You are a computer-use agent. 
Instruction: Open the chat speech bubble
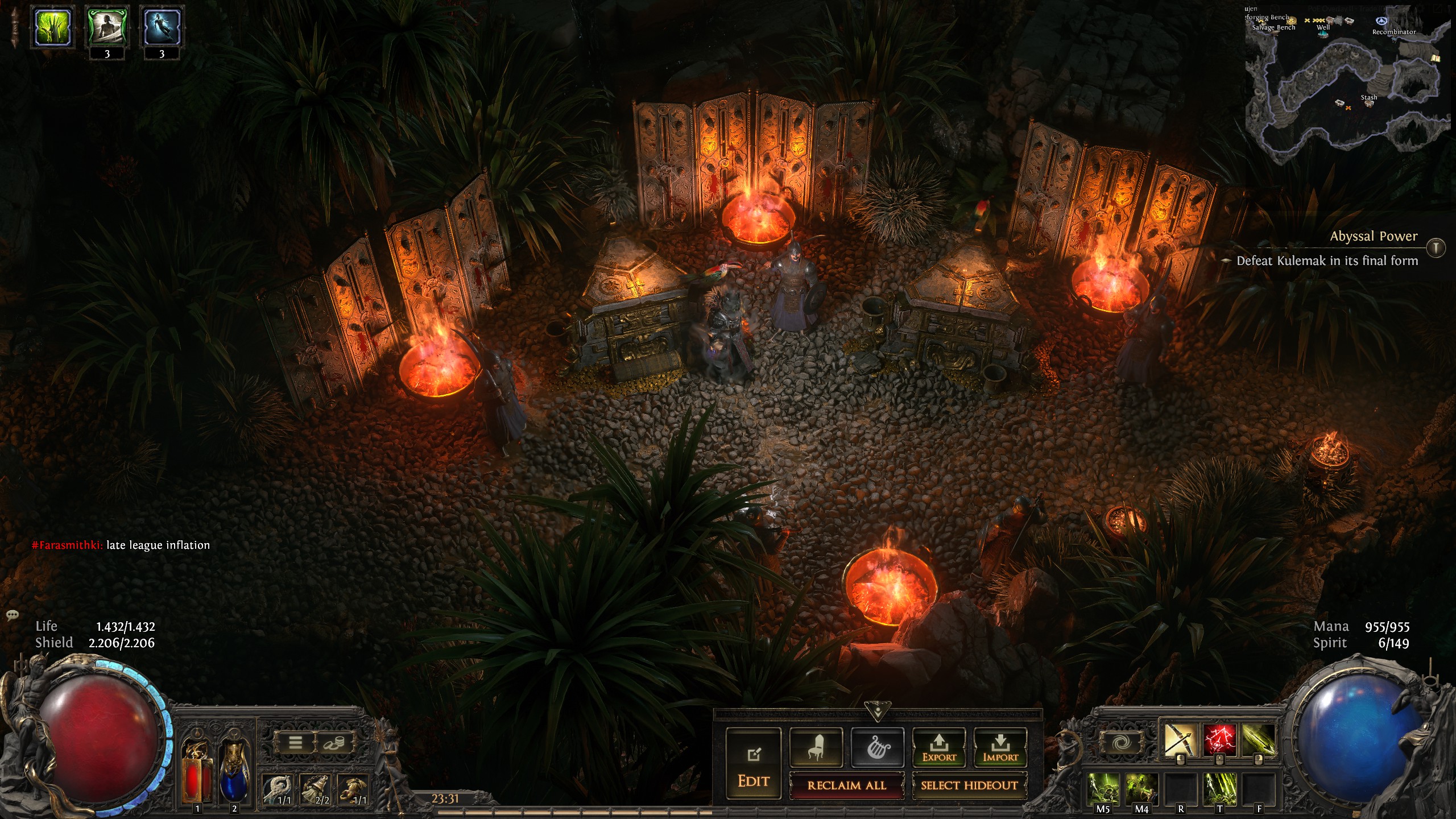click(x=12, y=615)
